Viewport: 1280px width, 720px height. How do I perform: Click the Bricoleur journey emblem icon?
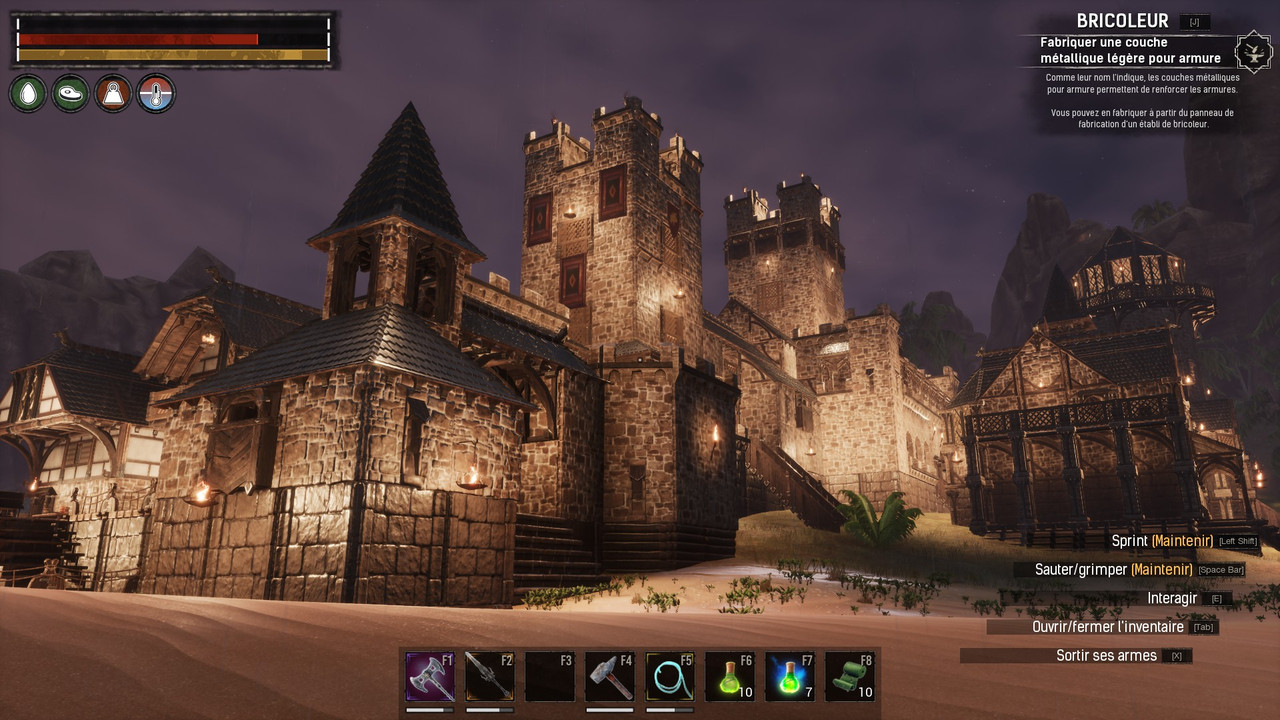[1253, 51]
